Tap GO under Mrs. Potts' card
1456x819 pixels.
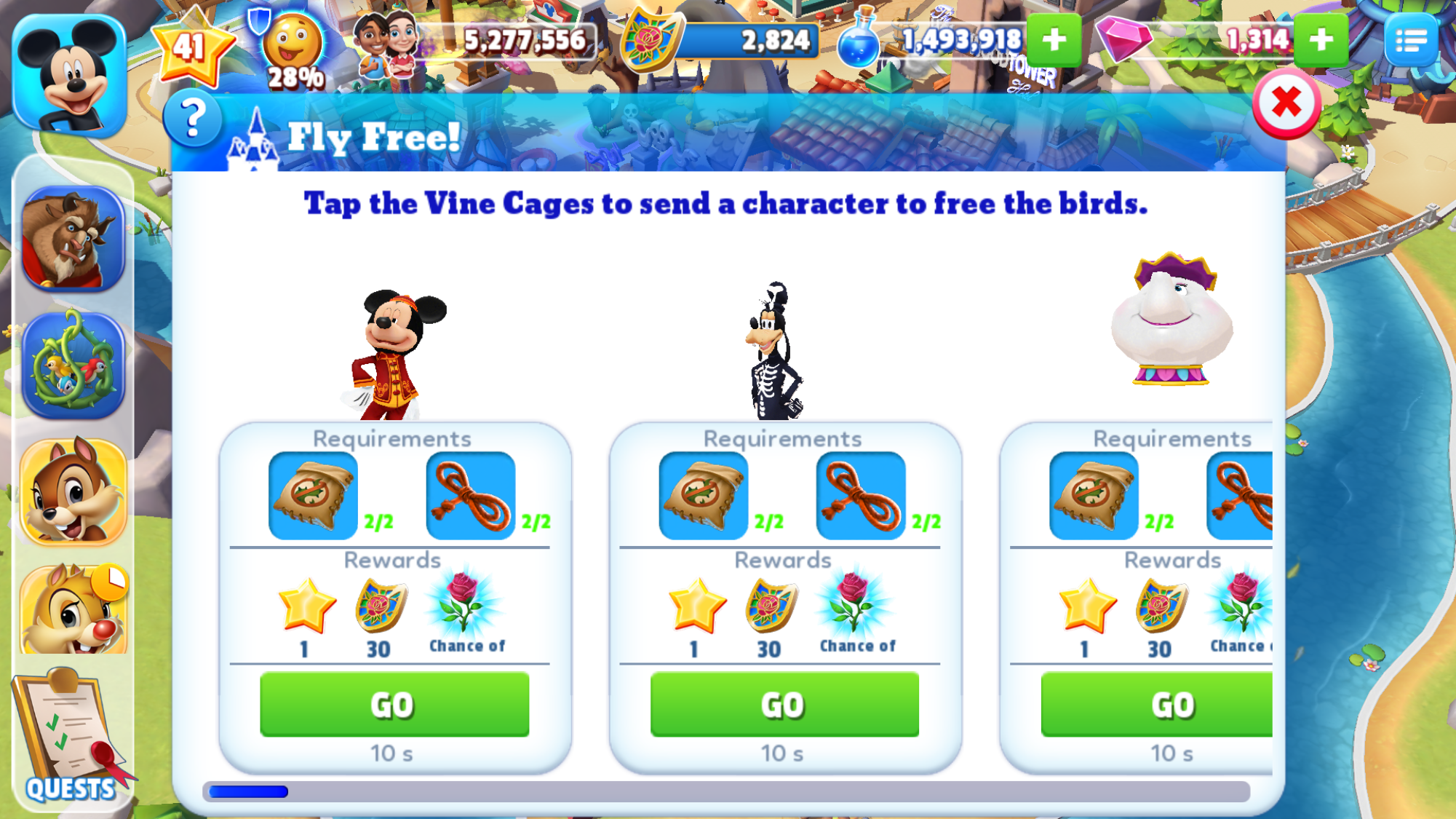point(1157,704)
